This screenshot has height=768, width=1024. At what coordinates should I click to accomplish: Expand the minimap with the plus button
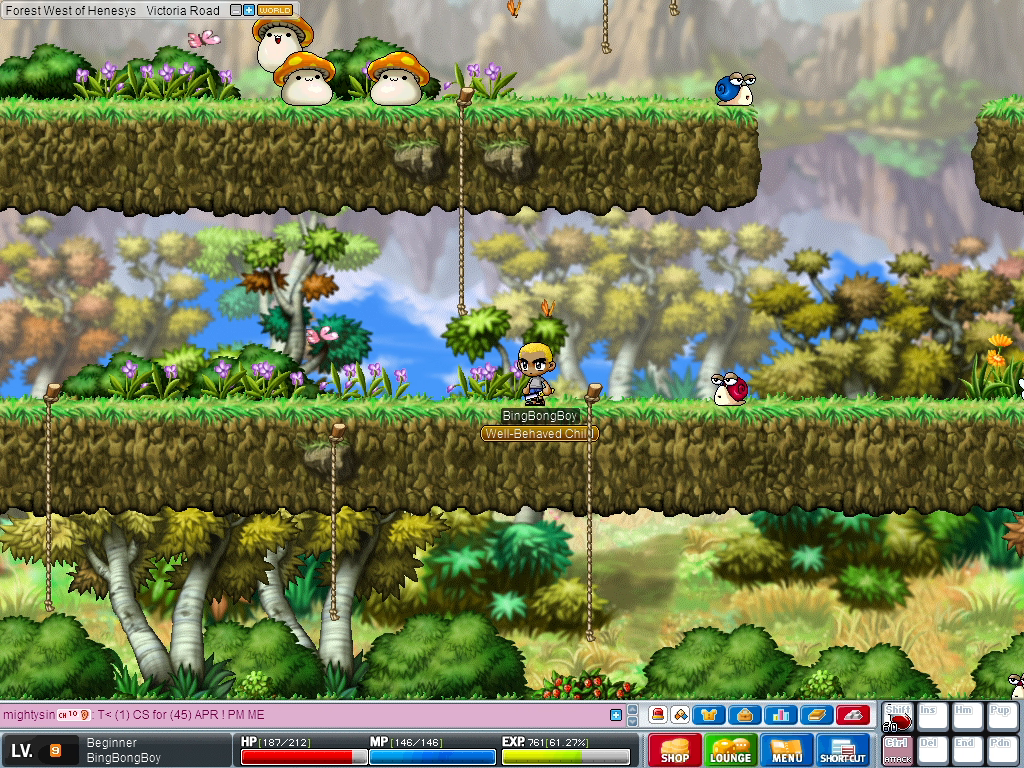(249, 10)
